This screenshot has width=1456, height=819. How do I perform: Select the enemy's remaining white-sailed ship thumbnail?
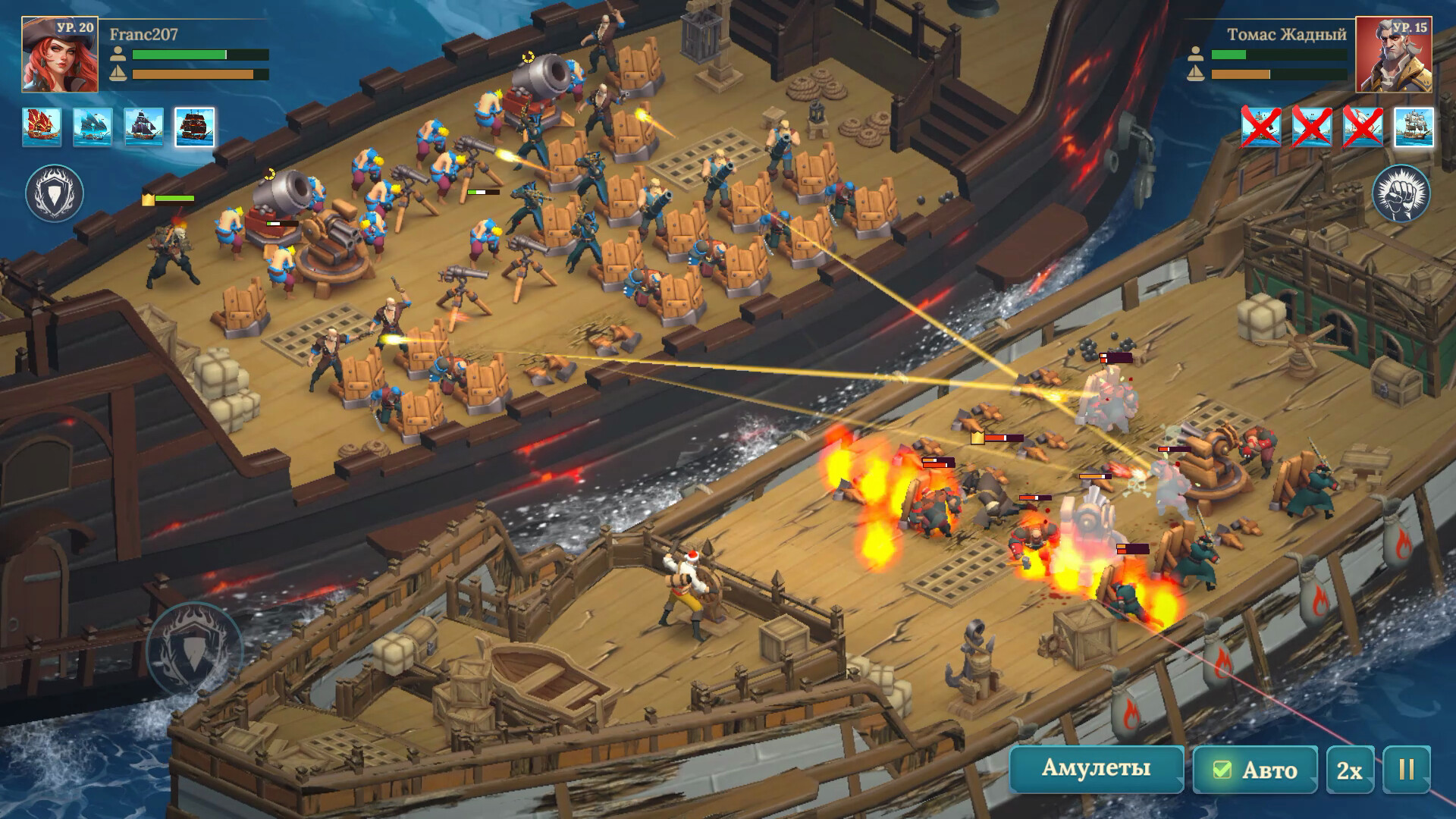point(1414,127)
